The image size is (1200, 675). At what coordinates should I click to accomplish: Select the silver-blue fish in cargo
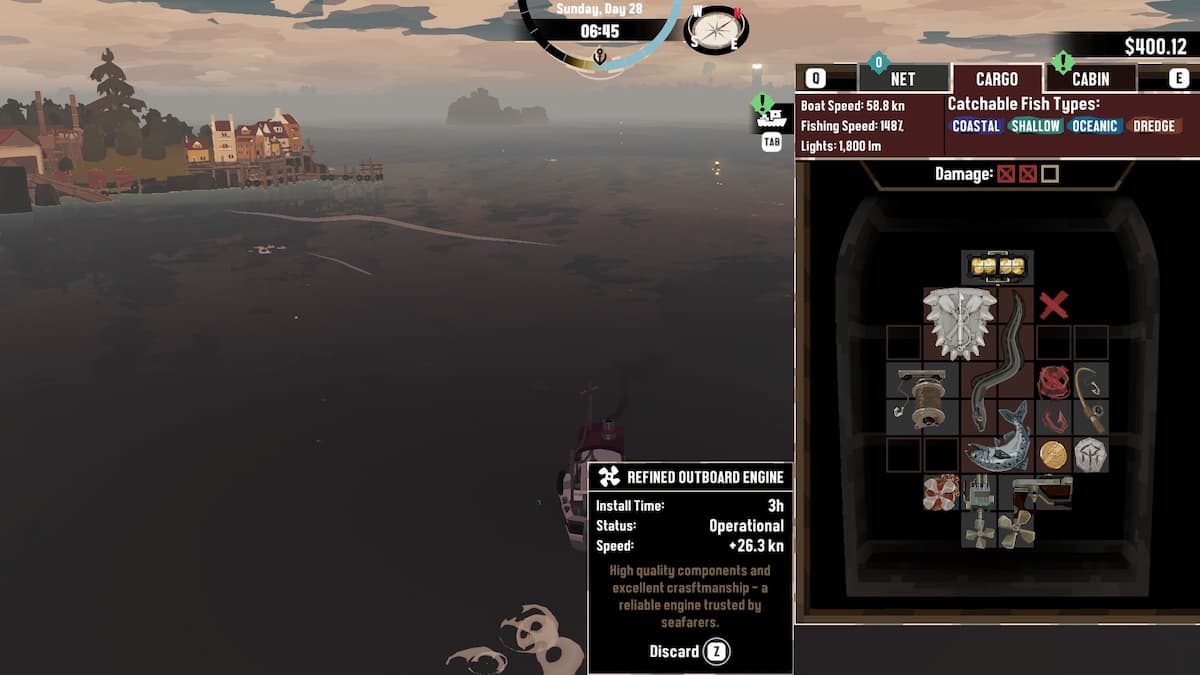[x=997, y=438]
